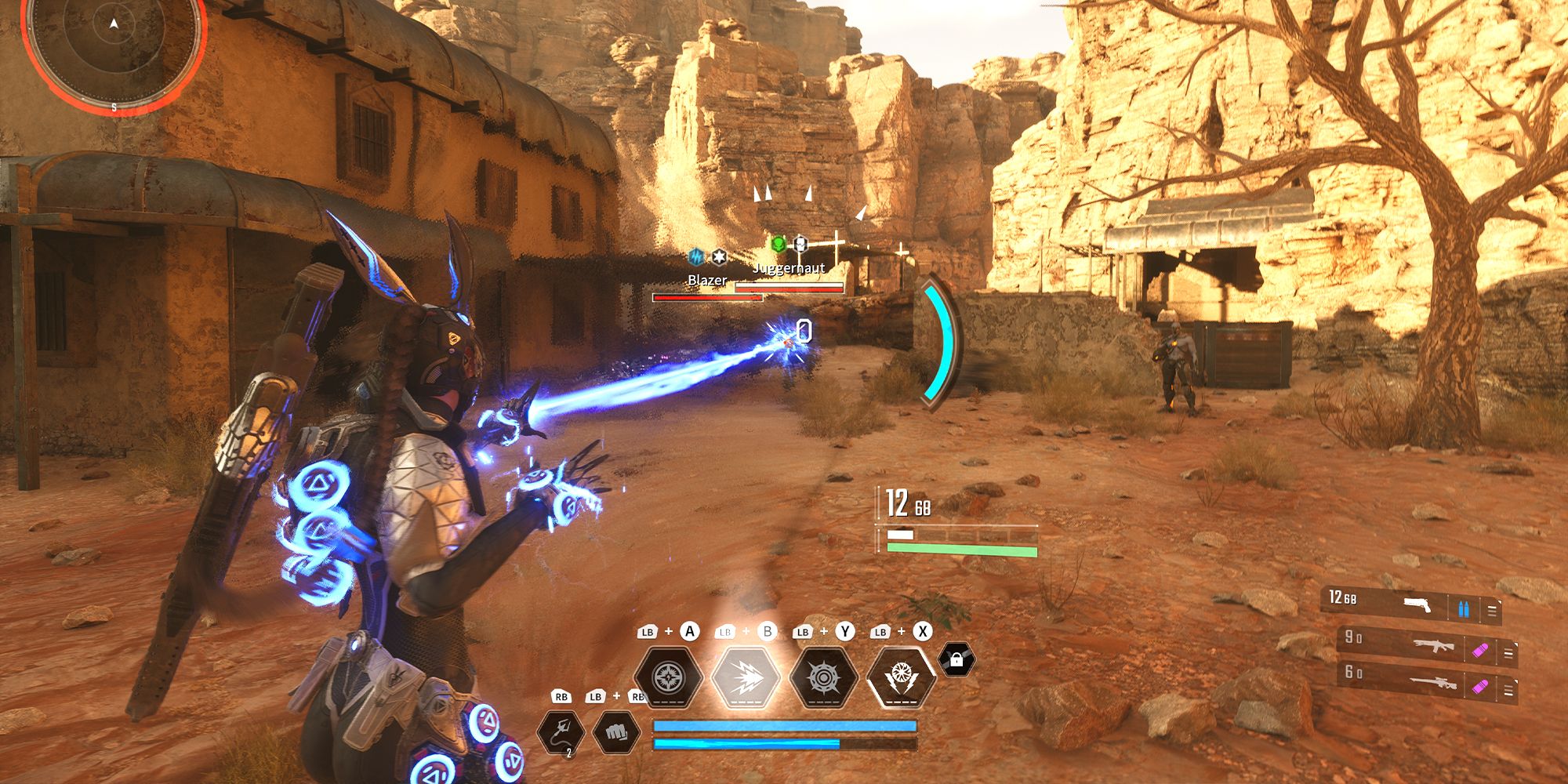Trigger the glowing lightning burst skill
The height and width of the screenshot is (784, 1568).
click(x=746, y=677)
